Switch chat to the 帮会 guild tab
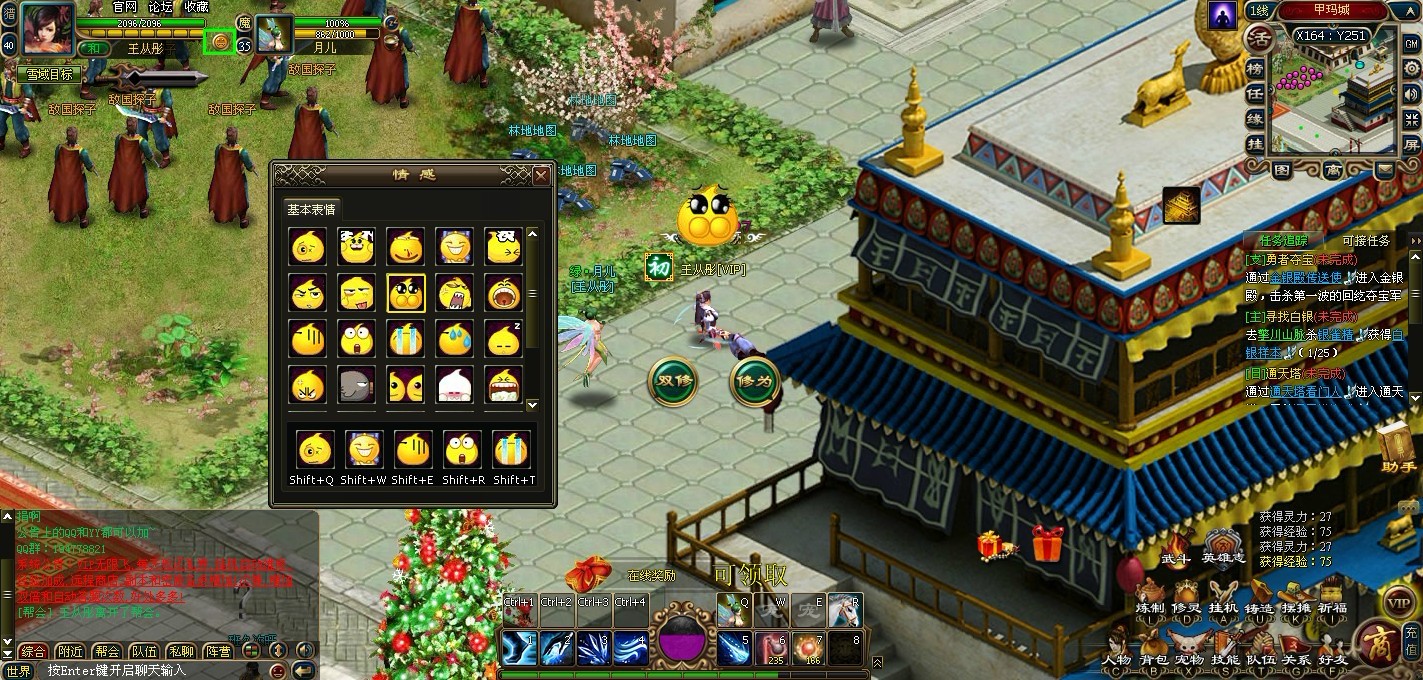Image resolution: width=1423 pixels, height=680 pixels. tap(107, 651)
